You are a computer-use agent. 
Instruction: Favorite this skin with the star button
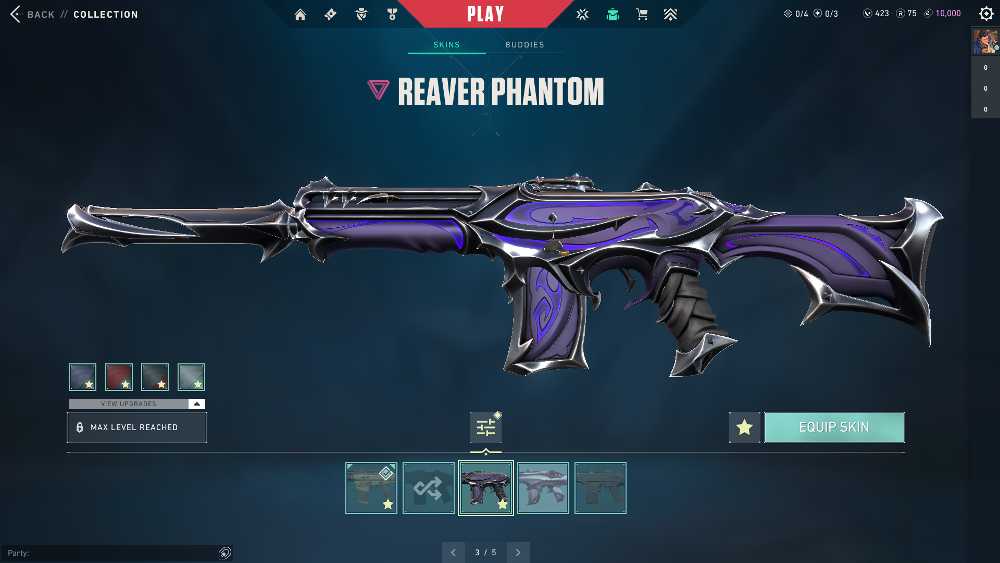pos(744,427)
